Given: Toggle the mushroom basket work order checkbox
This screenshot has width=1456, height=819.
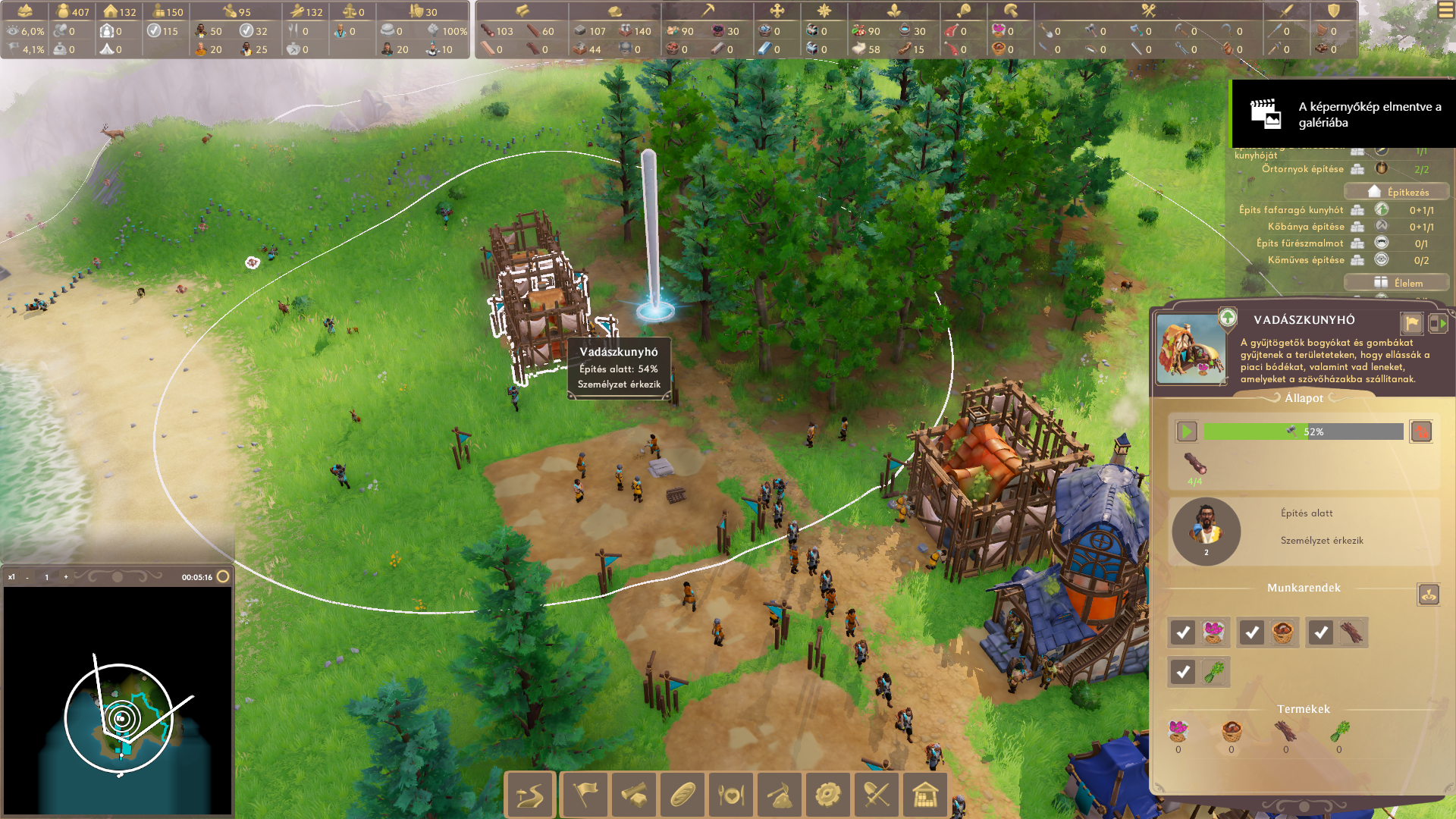Looking at the screenshot, I should coord(1252,632).
